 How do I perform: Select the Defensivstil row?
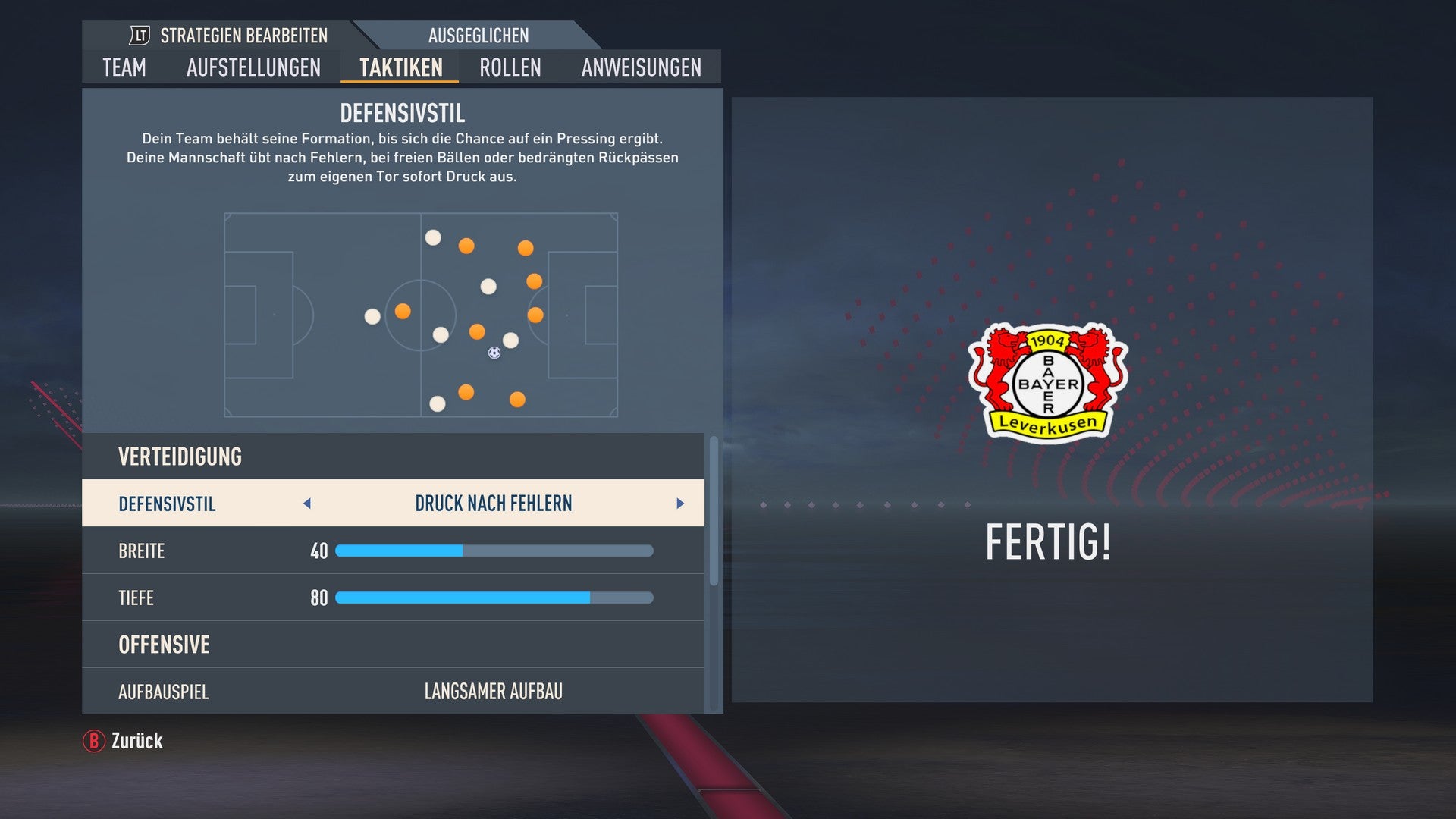393,504
